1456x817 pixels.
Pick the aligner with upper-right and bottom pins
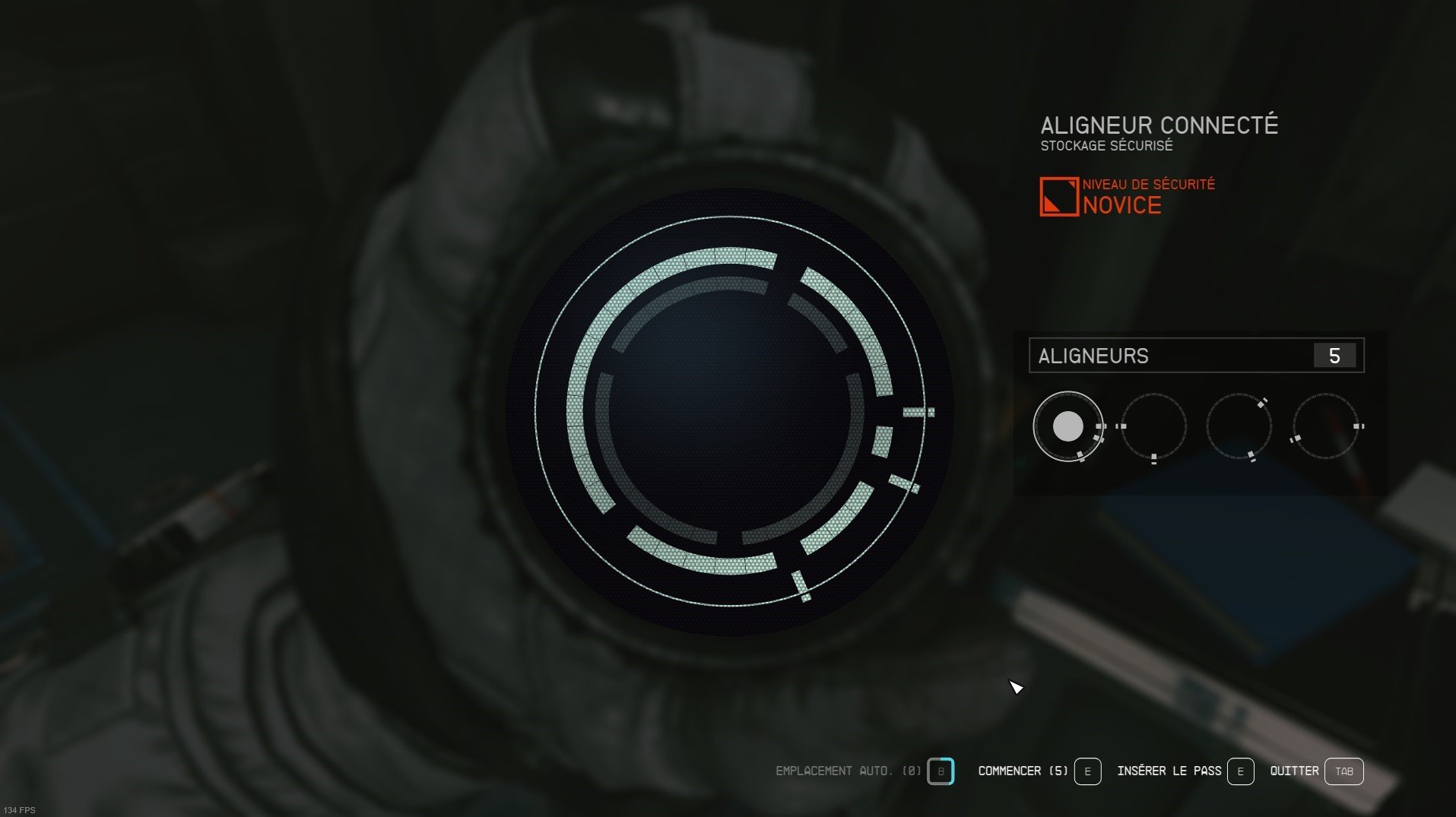point(1239,426)
